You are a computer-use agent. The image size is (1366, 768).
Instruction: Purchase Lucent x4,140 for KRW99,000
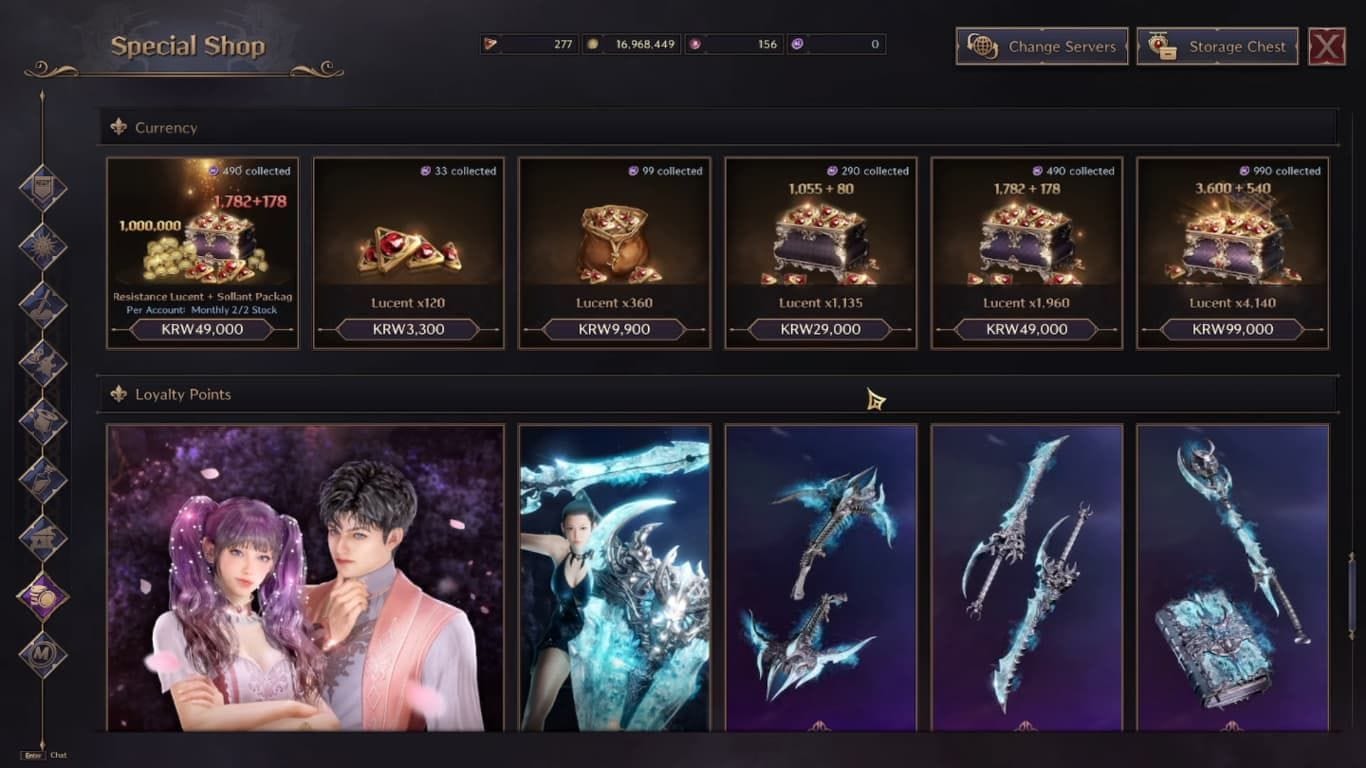click(x=1231, y=329)
